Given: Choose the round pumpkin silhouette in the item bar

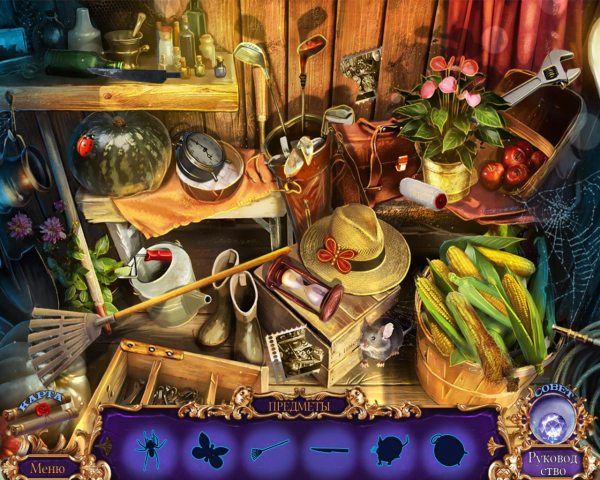Looking at the screenshot, I should [x=447, y=449].
